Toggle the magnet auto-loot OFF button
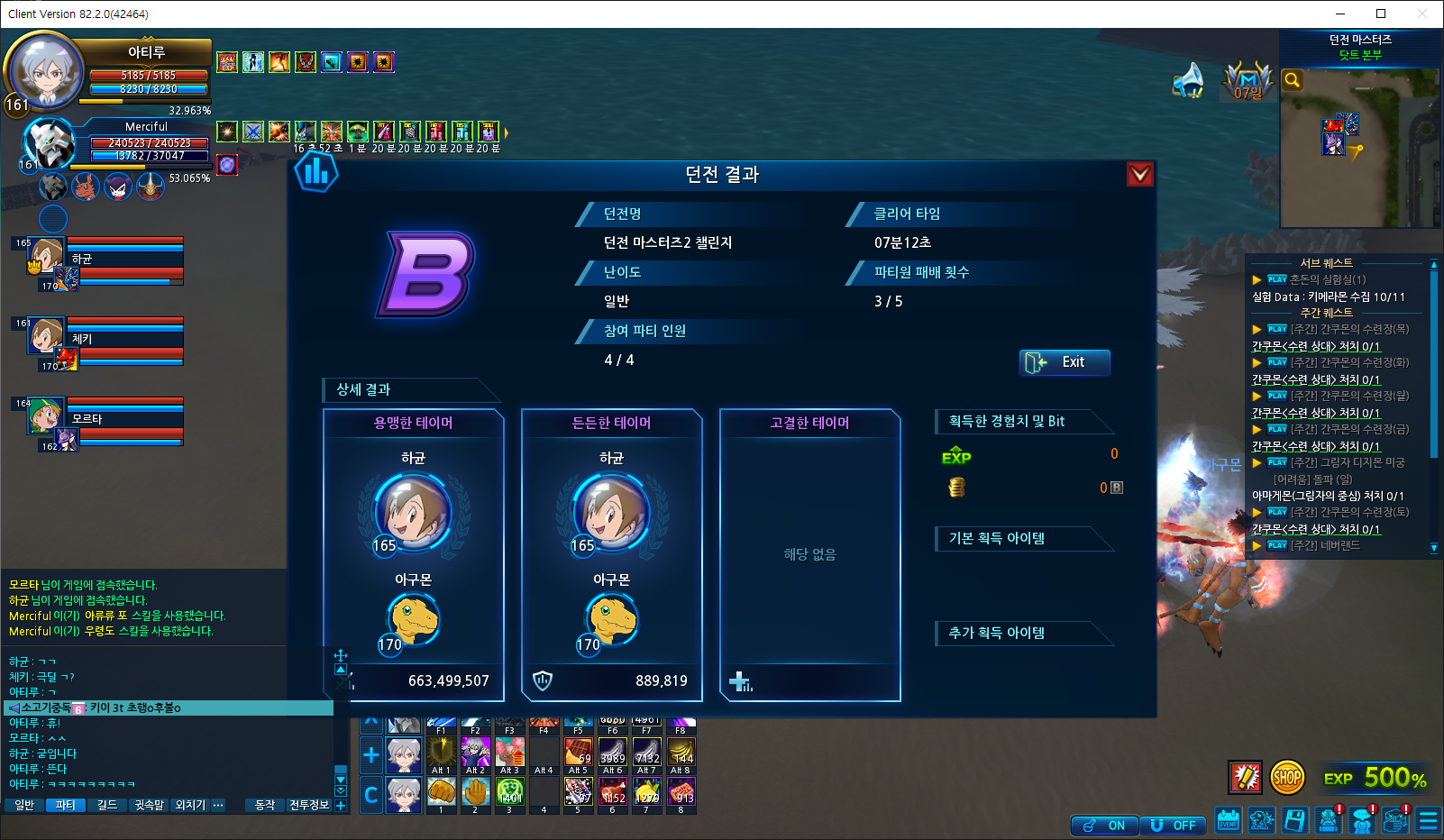This screenshot has height=840, width=1444. [1173, 826]
